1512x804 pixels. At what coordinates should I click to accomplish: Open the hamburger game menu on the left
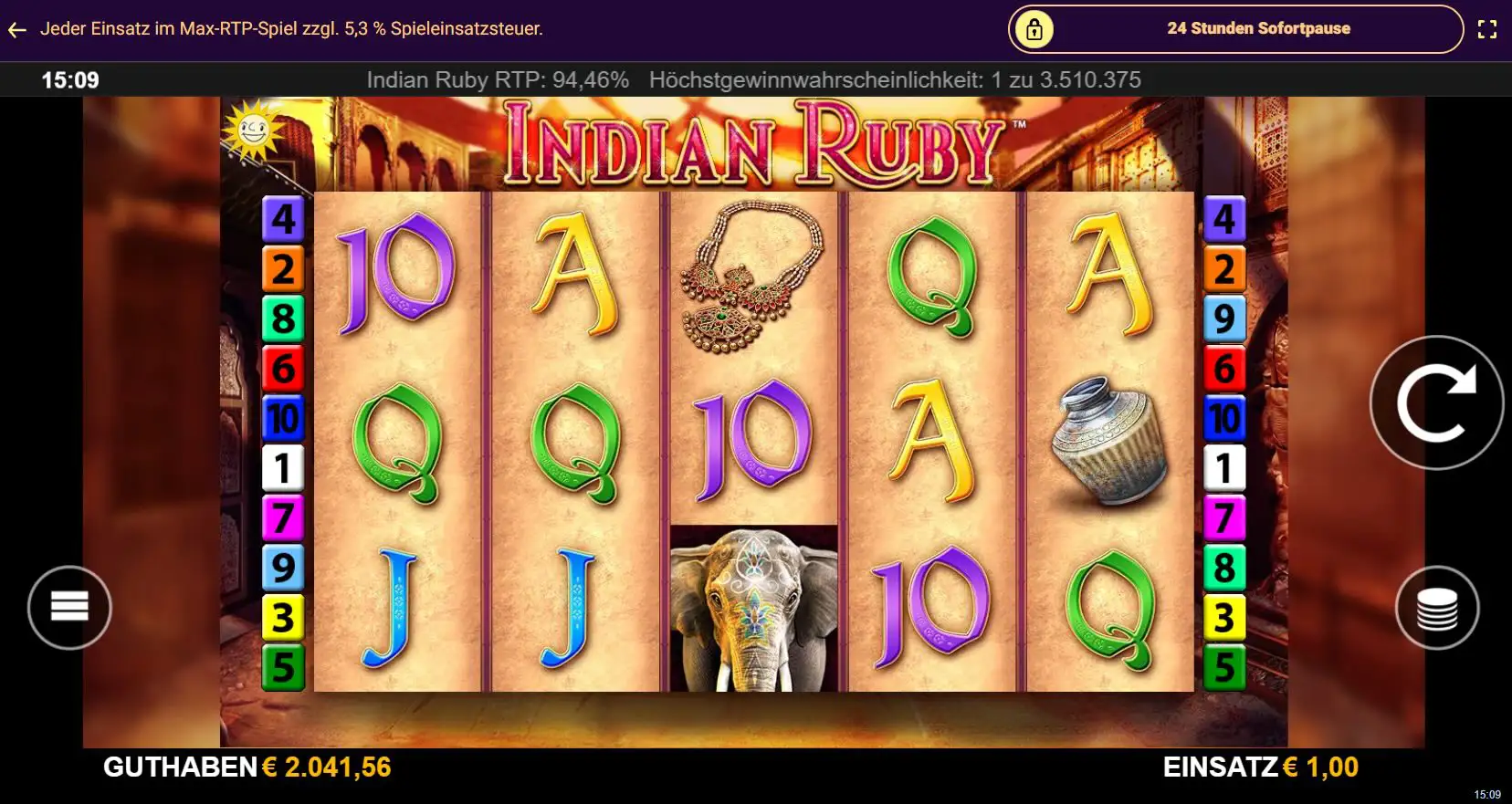(x=69, y=607)
